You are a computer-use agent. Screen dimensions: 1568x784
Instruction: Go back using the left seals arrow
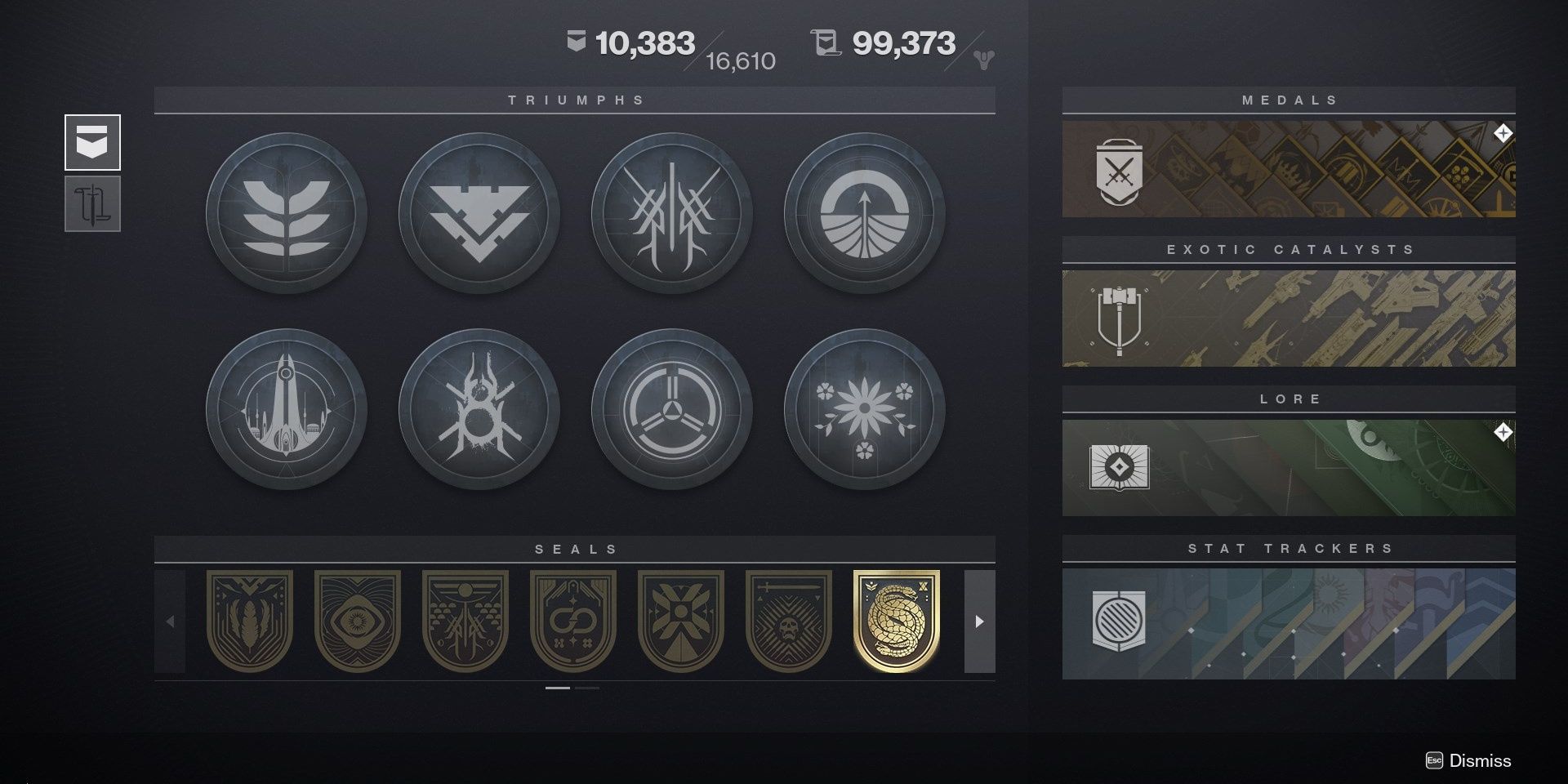coord(171,621)
